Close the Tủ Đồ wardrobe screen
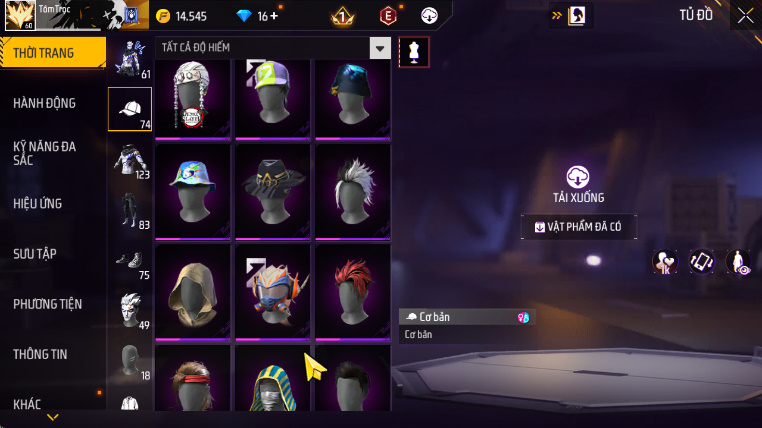Screen dimensions: 762x428 point(745,15)
